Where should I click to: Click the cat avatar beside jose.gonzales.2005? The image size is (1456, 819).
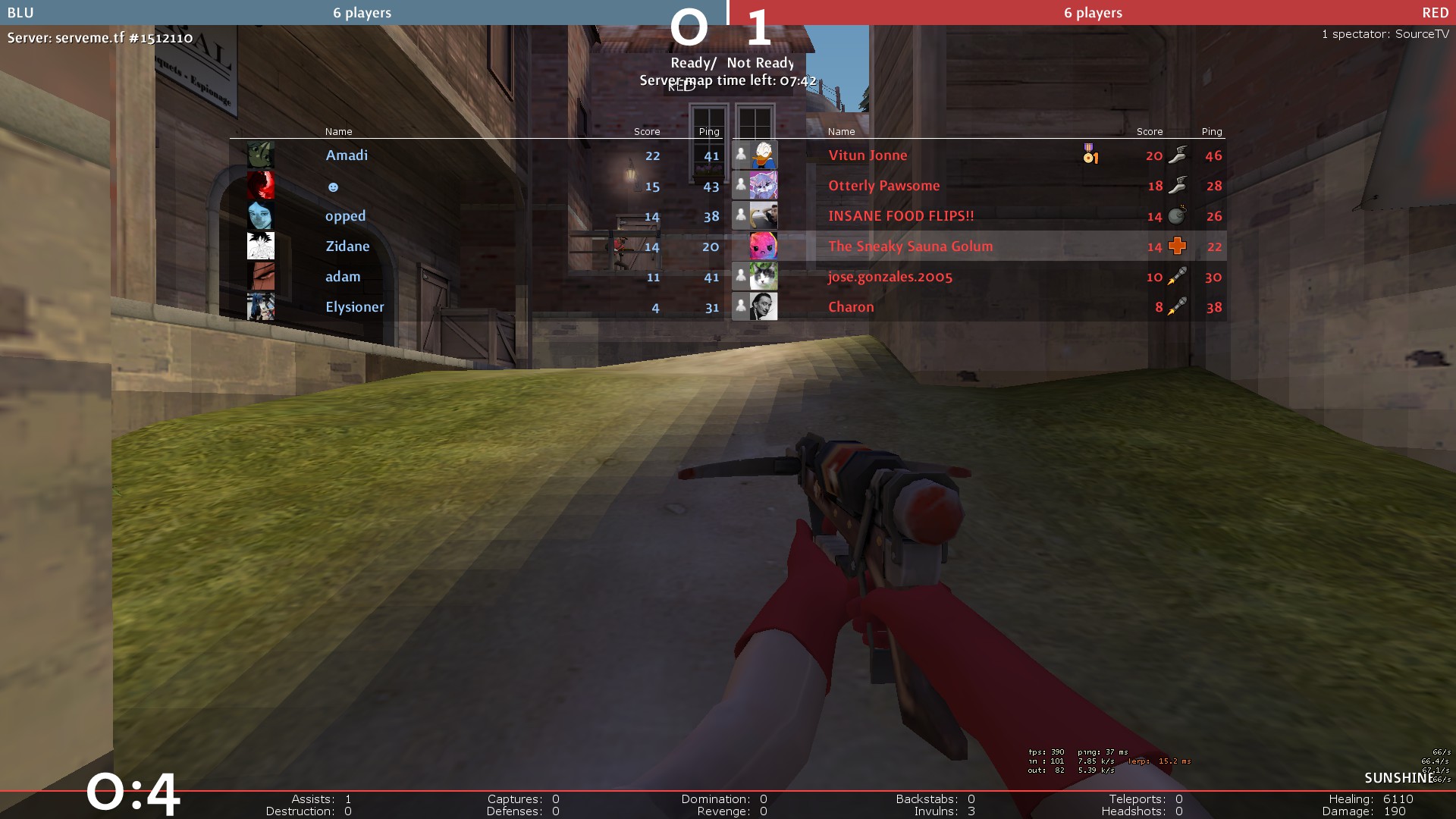click(763, 276)
